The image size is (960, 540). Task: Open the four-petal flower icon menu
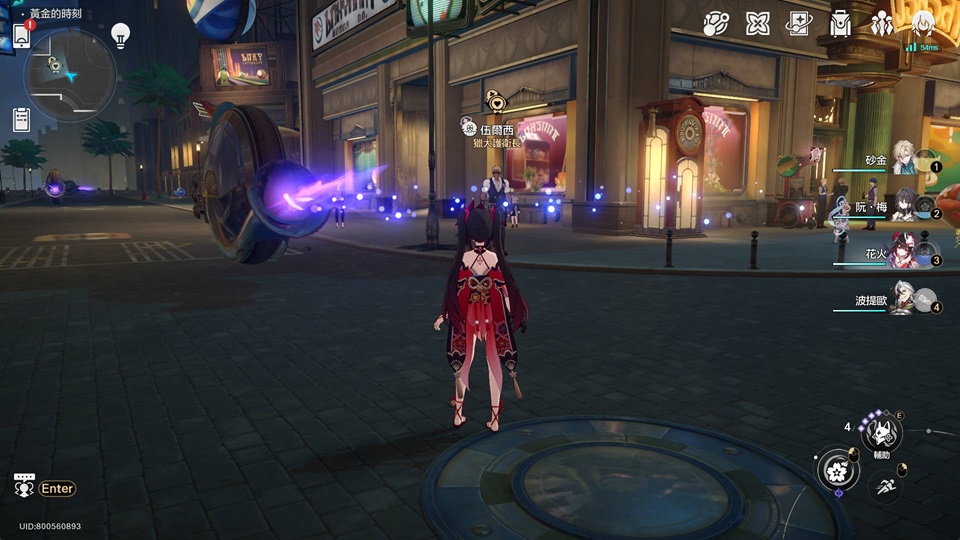point(757,23)
